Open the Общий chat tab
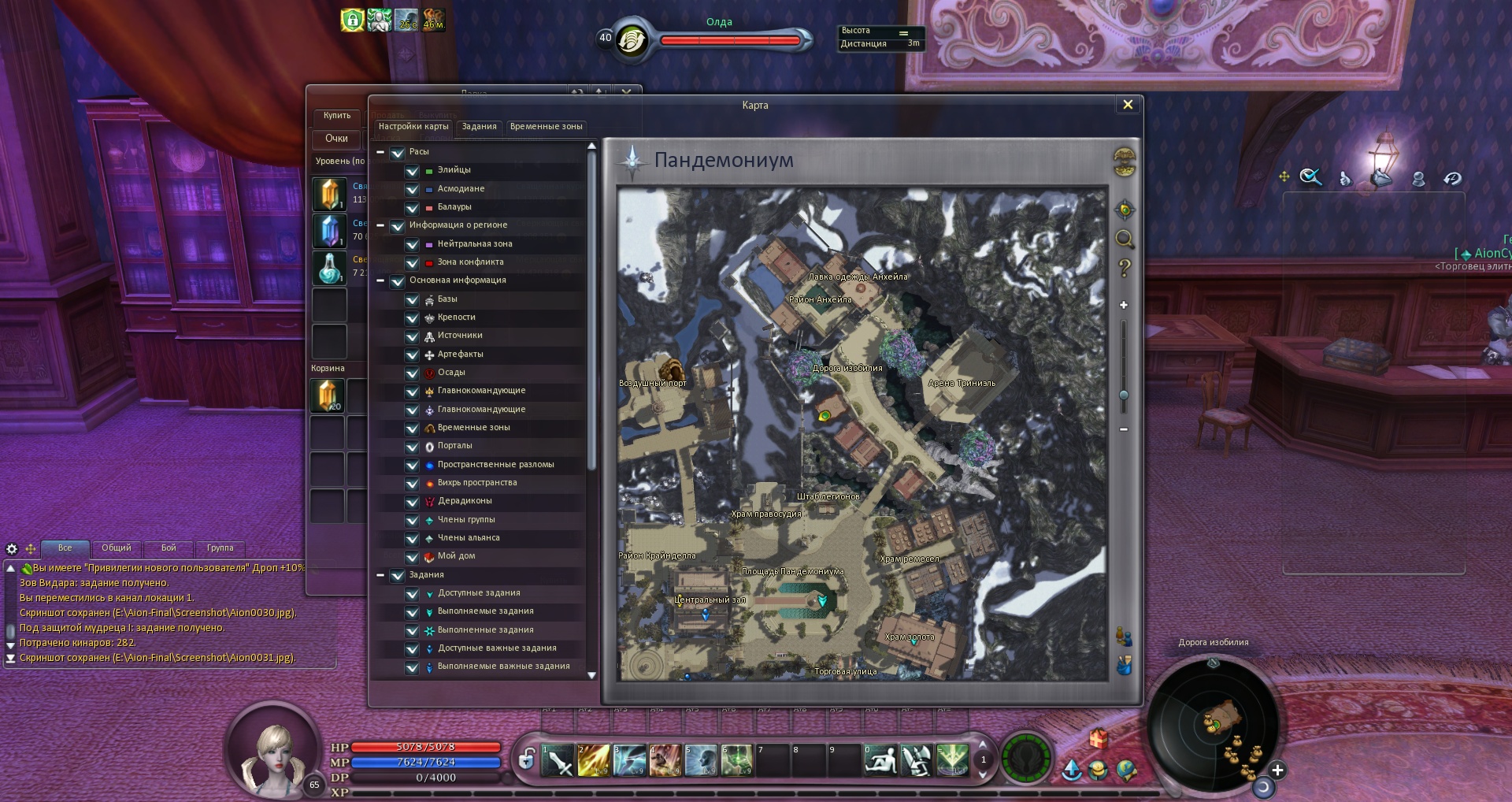Image resolution: width=1512 pixels, height=802 pixels. point(117,548)
